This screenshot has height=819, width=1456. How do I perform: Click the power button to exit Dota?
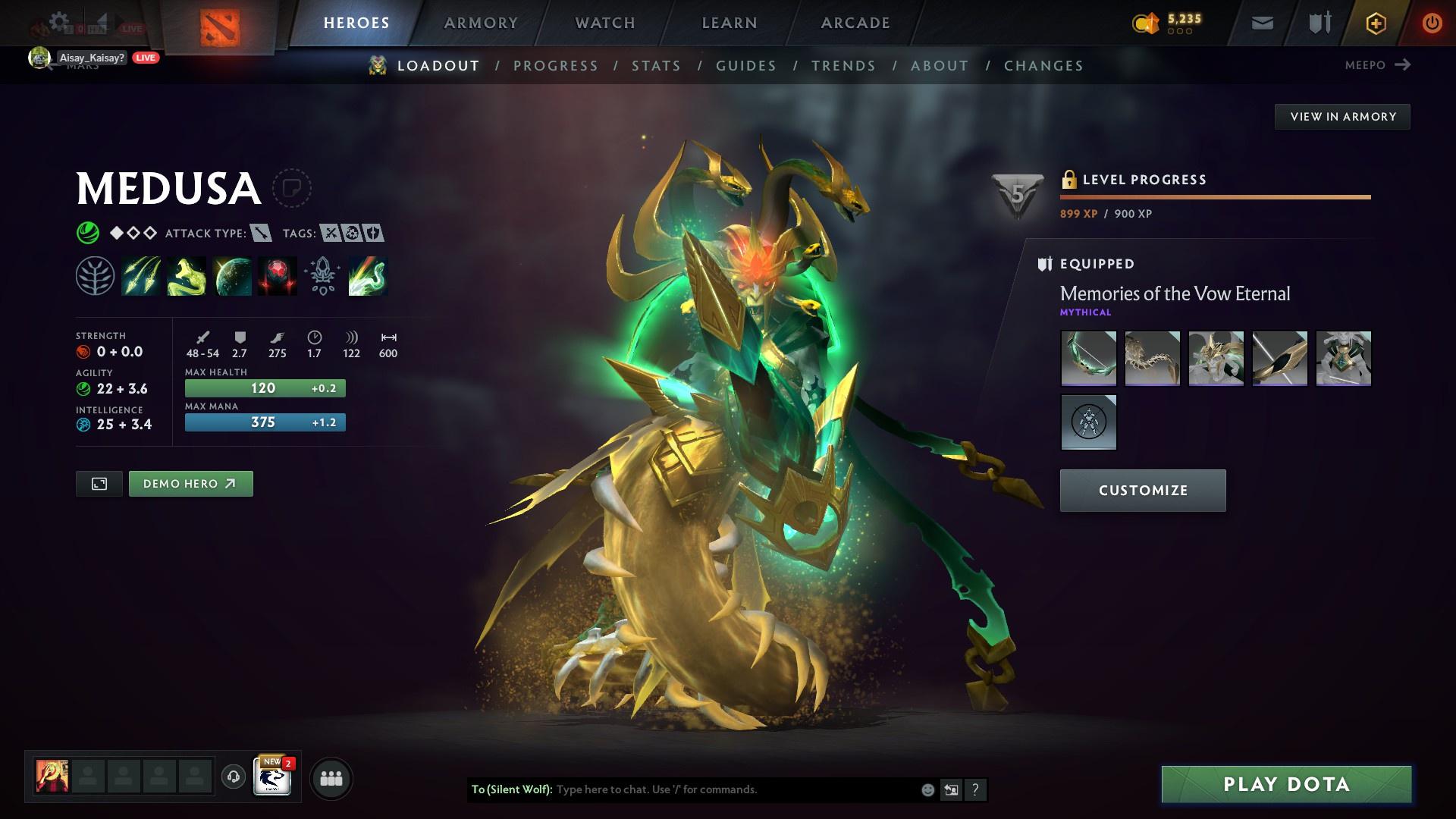[1432, 23]
